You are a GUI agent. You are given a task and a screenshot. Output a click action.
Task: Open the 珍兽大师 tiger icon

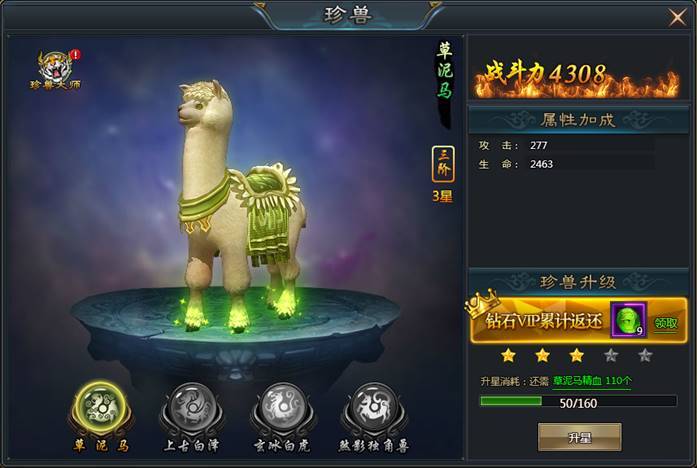click(x=54, y=66)
